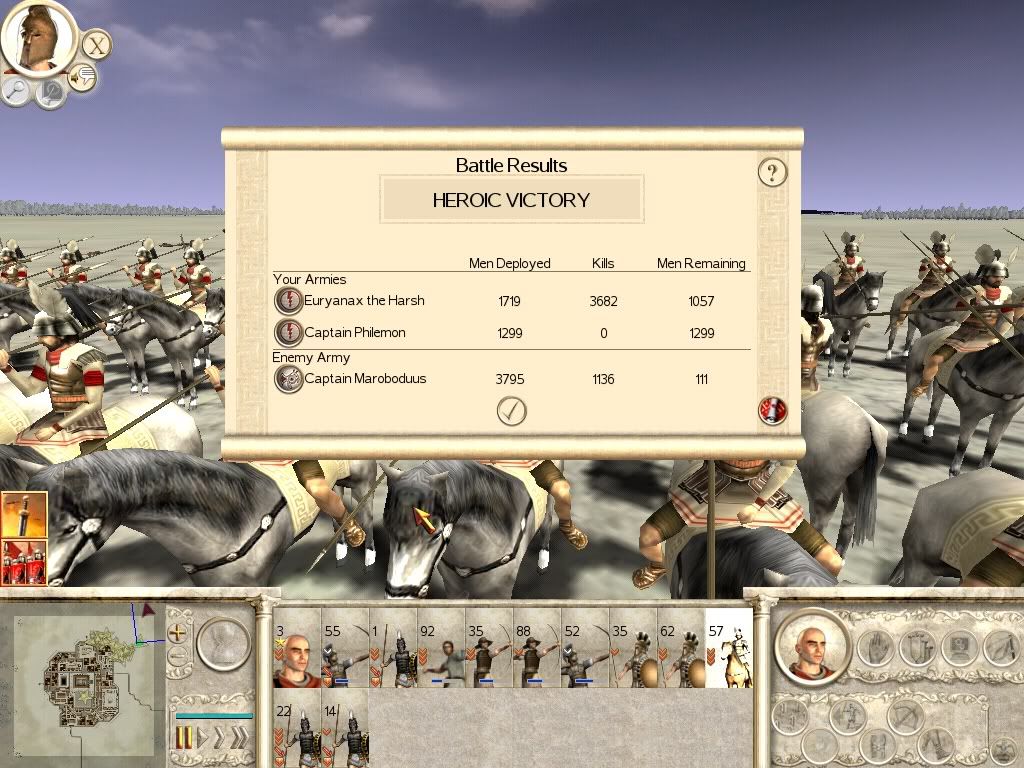The width and height of the screenshot is (1024, 768).
Task: Open help with the question mark button
Action: (772, 172)
